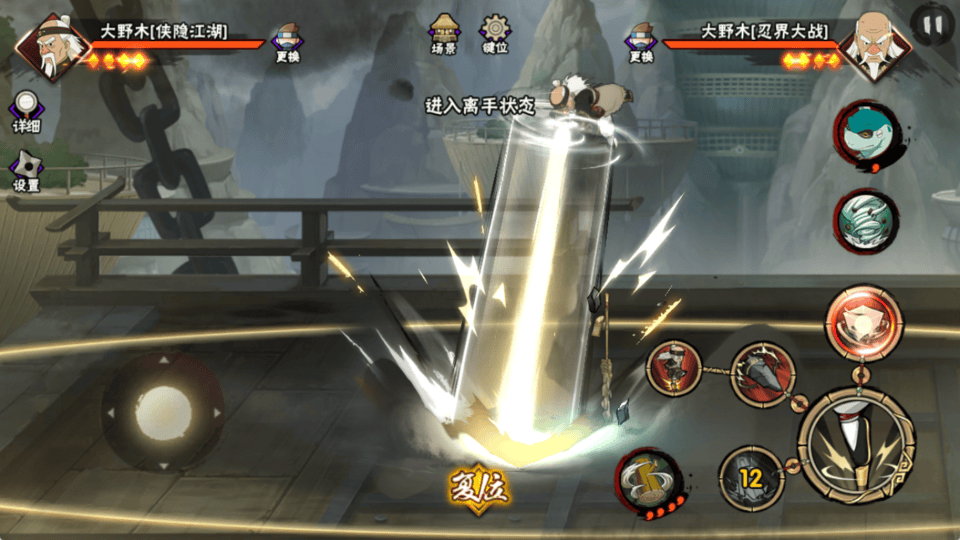Activate the tornado scroll skill
The width and height of the screenshot is (960, 540).
coord(866,221)
